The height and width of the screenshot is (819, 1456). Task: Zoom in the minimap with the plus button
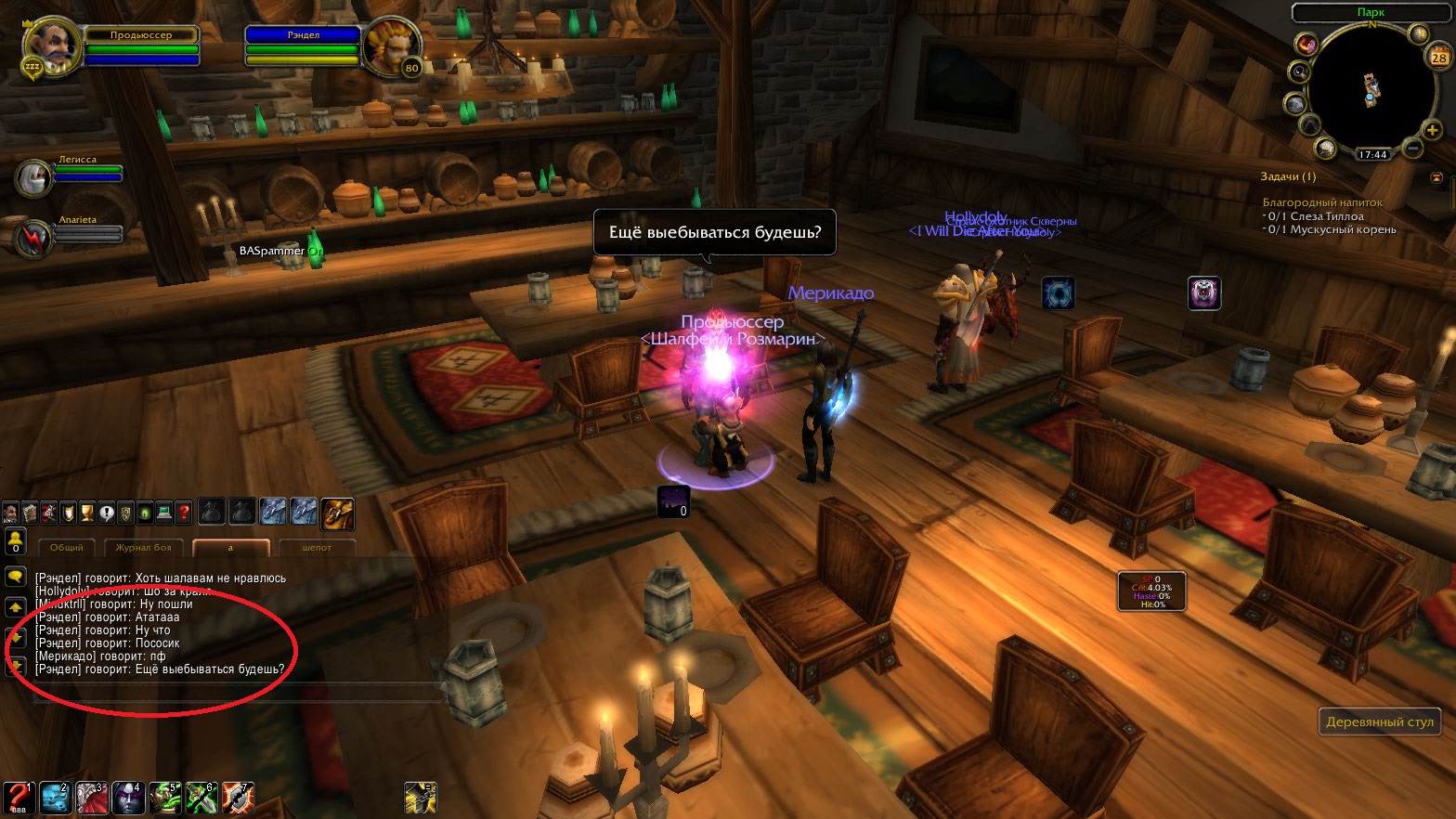click(x=1433, y=131)
